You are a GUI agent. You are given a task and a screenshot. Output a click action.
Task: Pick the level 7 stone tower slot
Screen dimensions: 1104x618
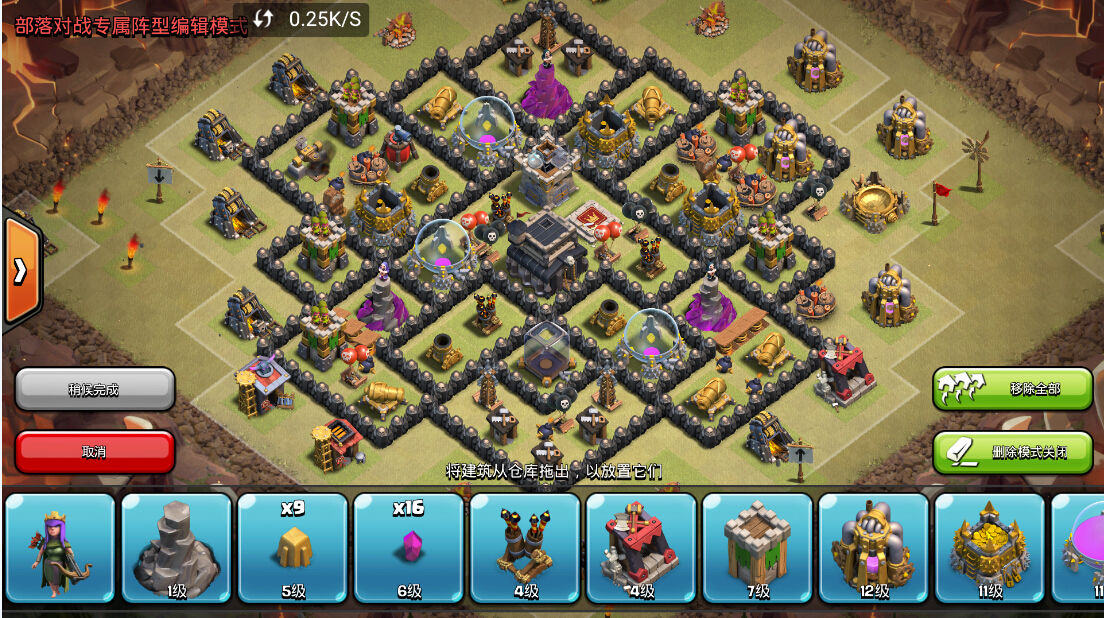click(756, 548)
